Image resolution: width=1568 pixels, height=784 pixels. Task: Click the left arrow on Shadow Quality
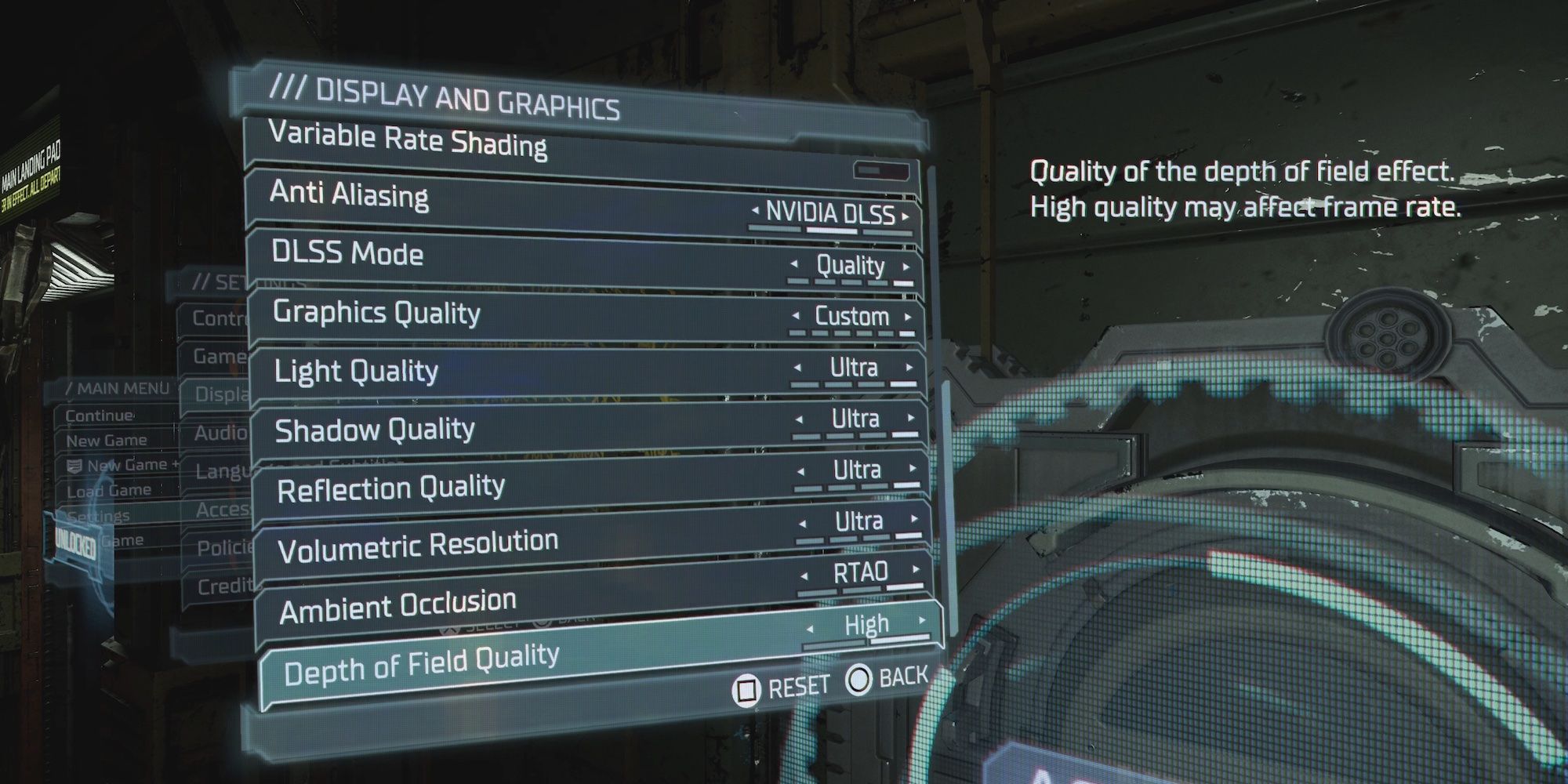pos(798,419)
